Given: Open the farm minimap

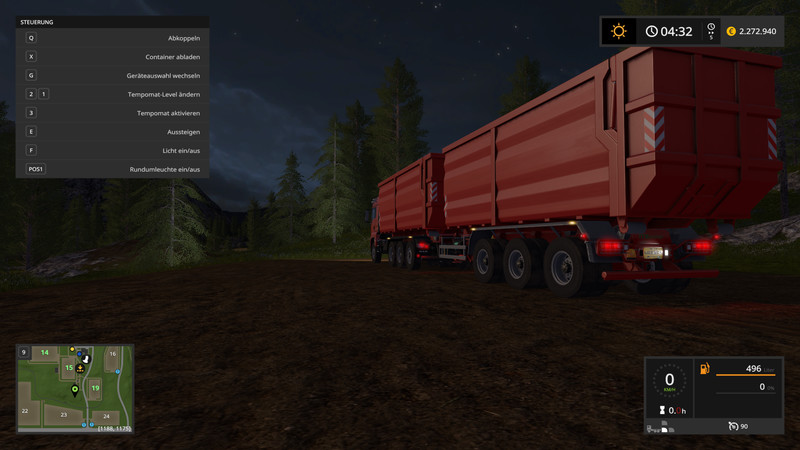Looking at the screenshot, I should point(75,386).
